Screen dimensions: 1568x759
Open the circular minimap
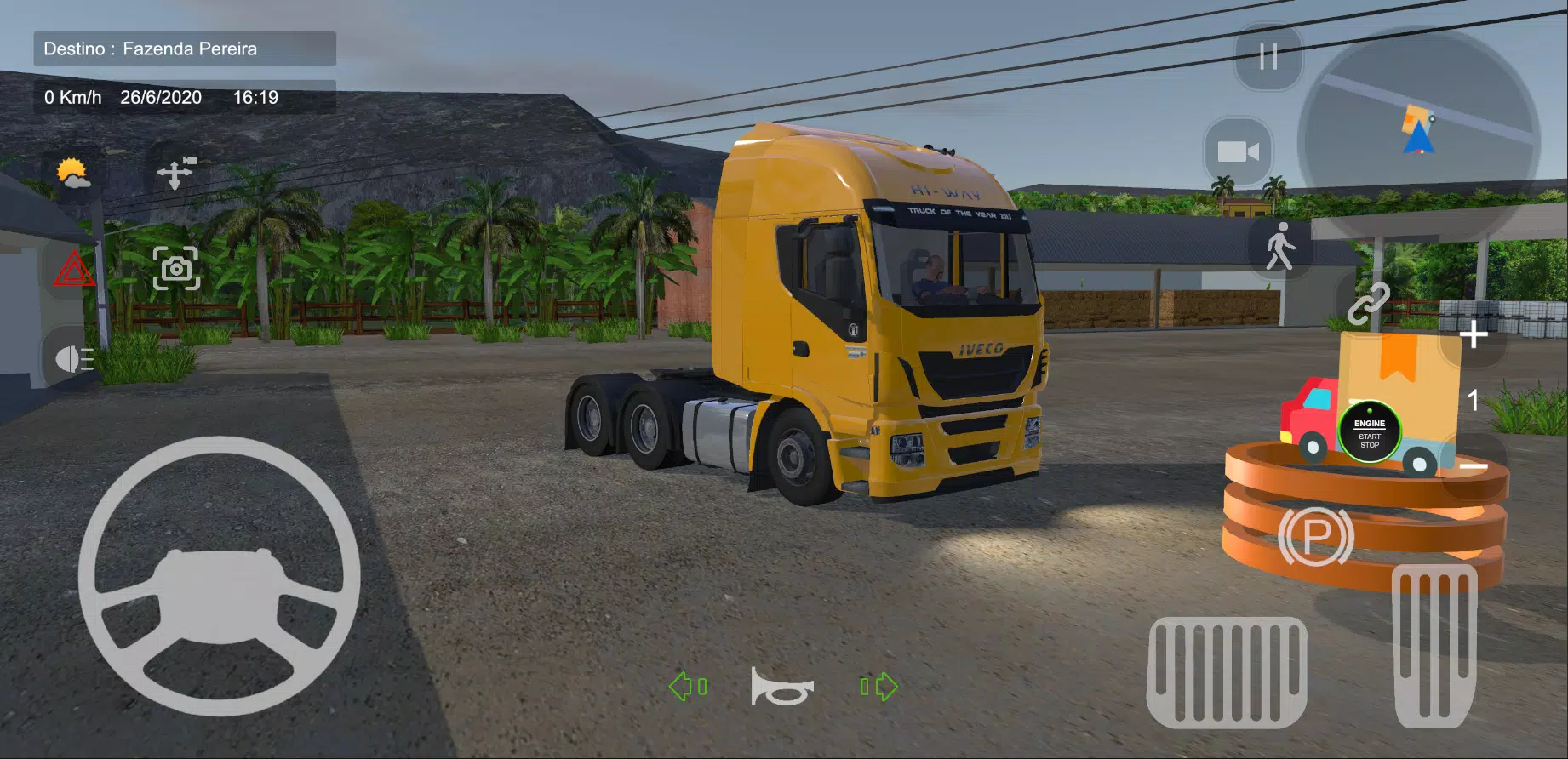1418,136
